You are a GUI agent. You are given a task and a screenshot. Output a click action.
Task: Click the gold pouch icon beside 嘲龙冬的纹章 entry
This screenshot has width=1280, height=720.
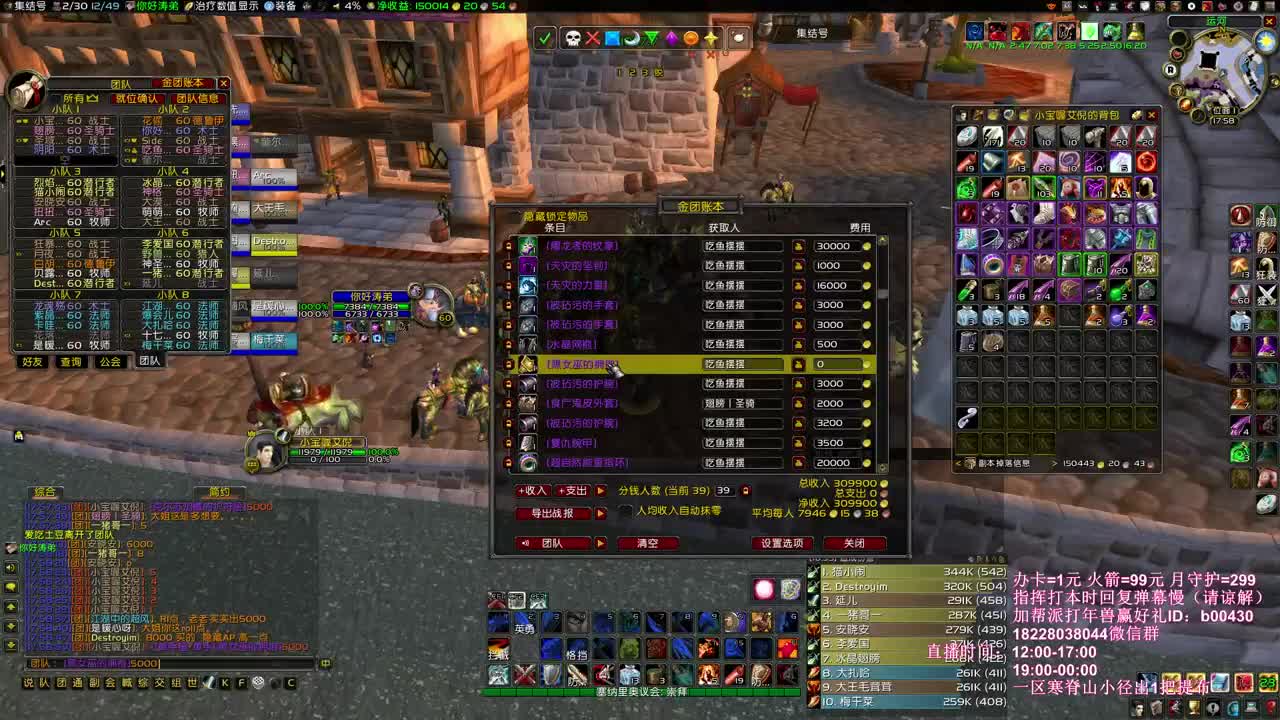click(799, 247)
